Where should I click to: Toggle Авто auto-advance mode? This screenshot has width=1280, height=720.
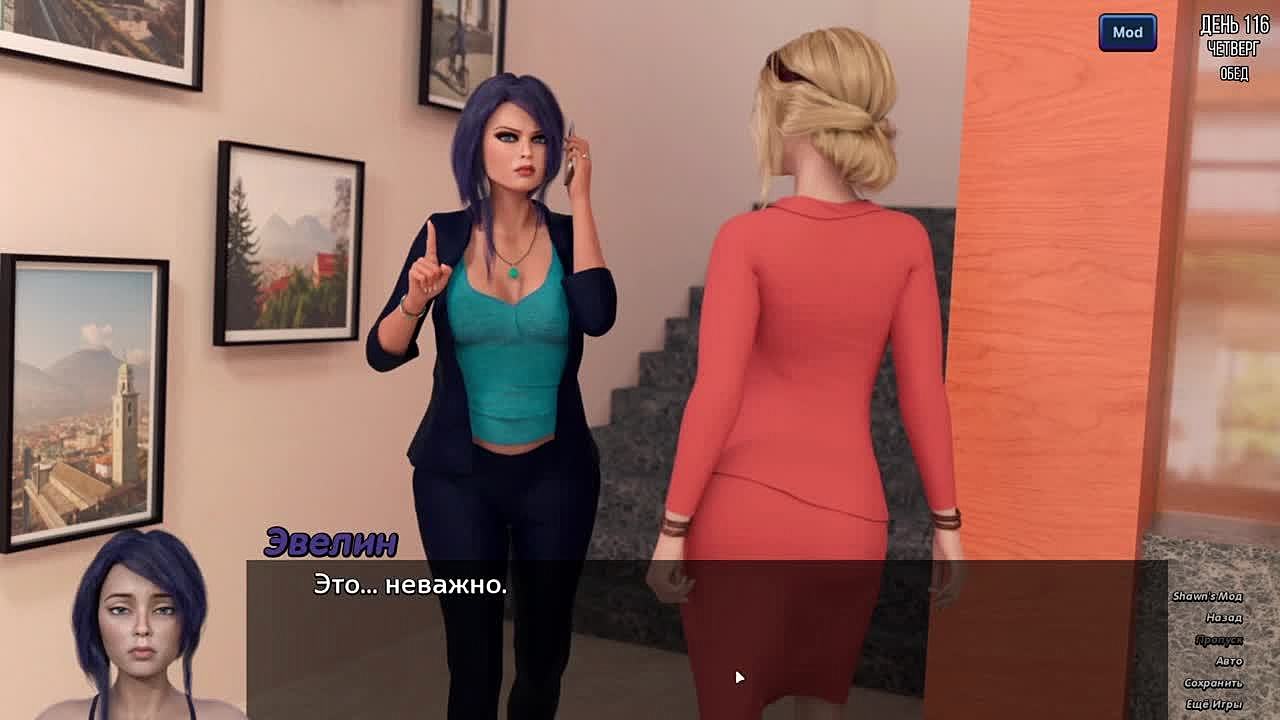(x=1228, y=661)
